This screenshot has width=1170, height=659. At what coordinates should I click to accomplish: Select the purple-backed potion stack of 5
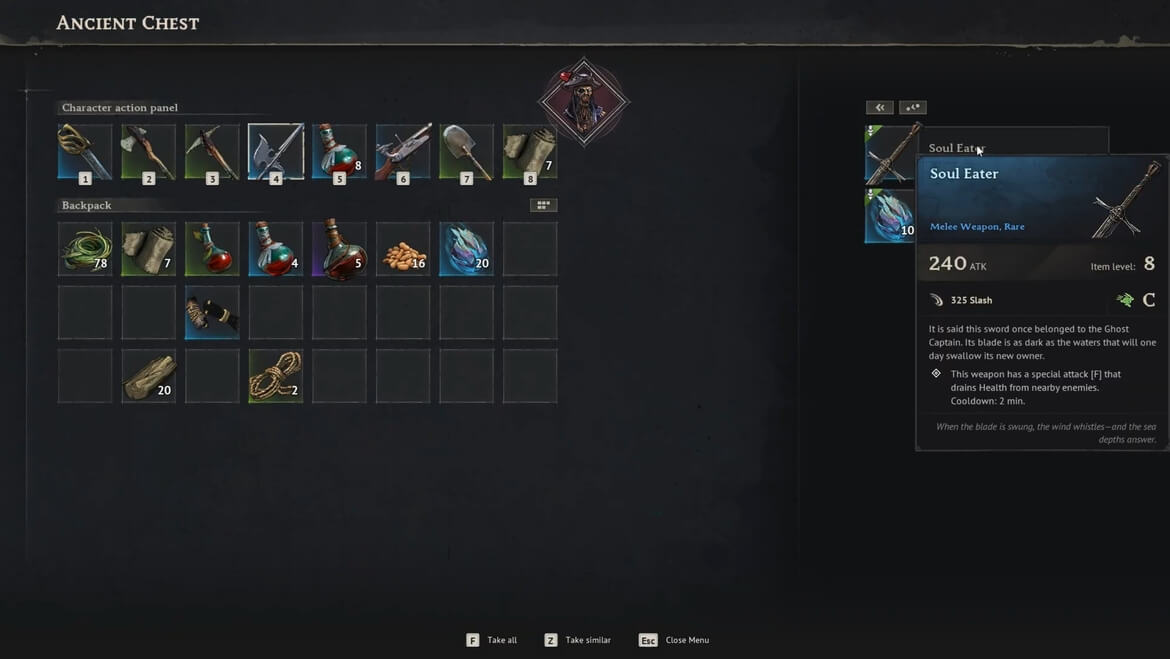[x=339, y=249]
